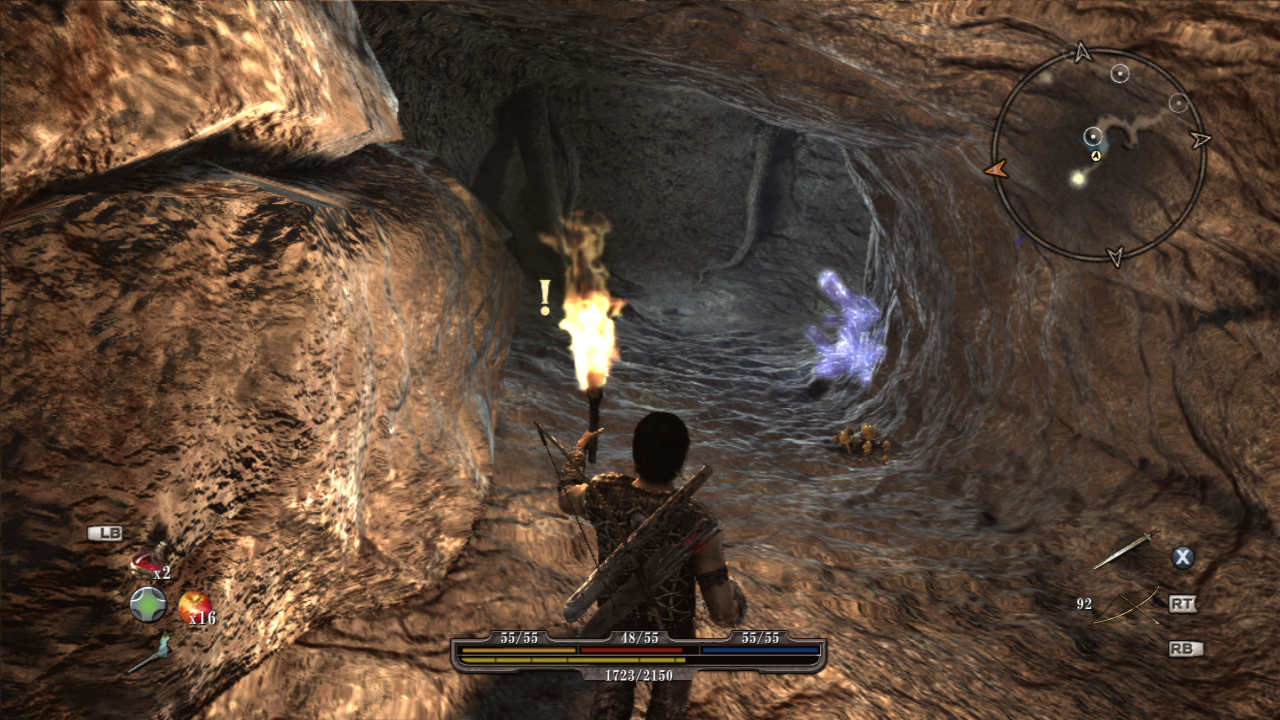Select the glowing yellow marker on minimap
This screenshot has height=720, width=1280.
[1077, 179]
